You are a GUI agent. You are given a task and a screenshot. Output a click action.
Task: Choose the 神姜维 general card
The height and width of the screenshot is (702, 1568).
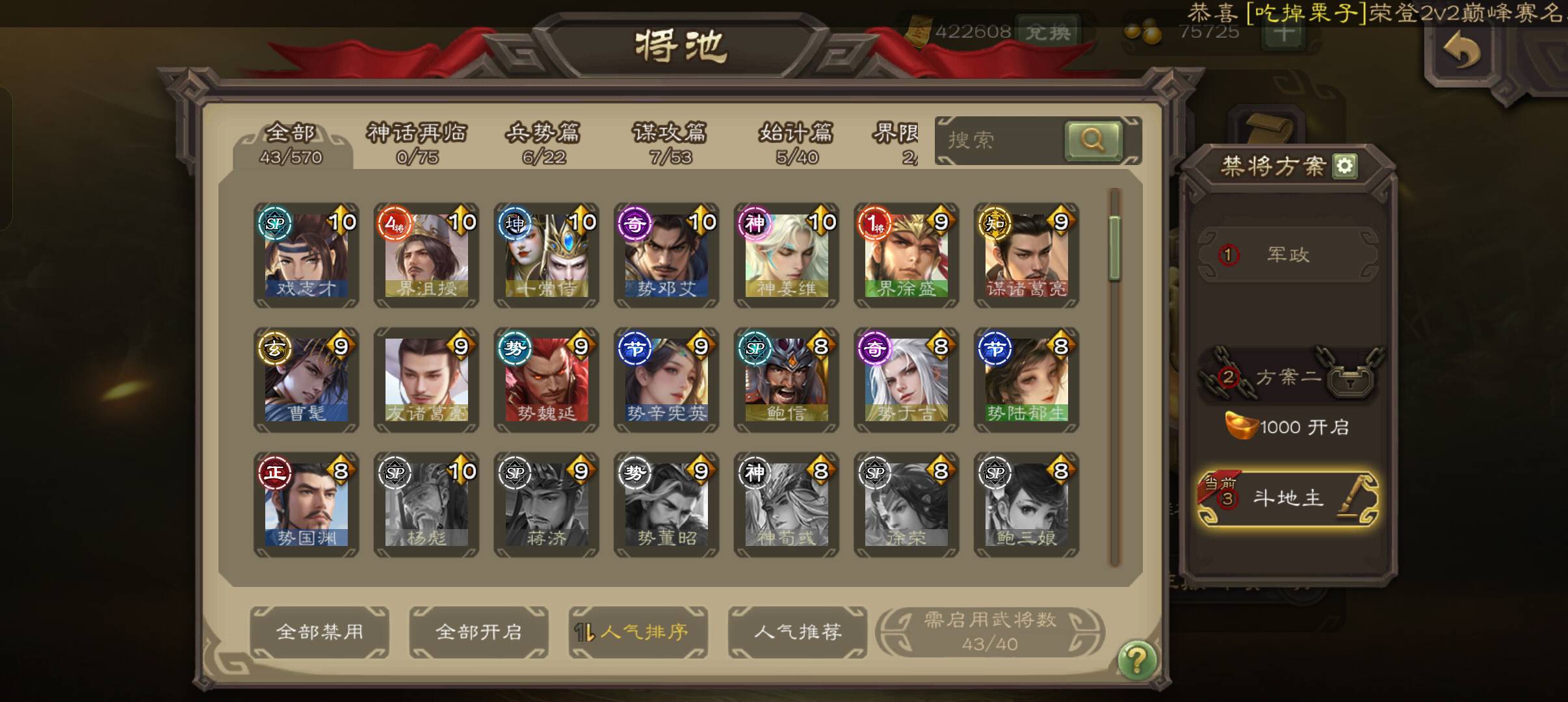click(x=786, y=255)
